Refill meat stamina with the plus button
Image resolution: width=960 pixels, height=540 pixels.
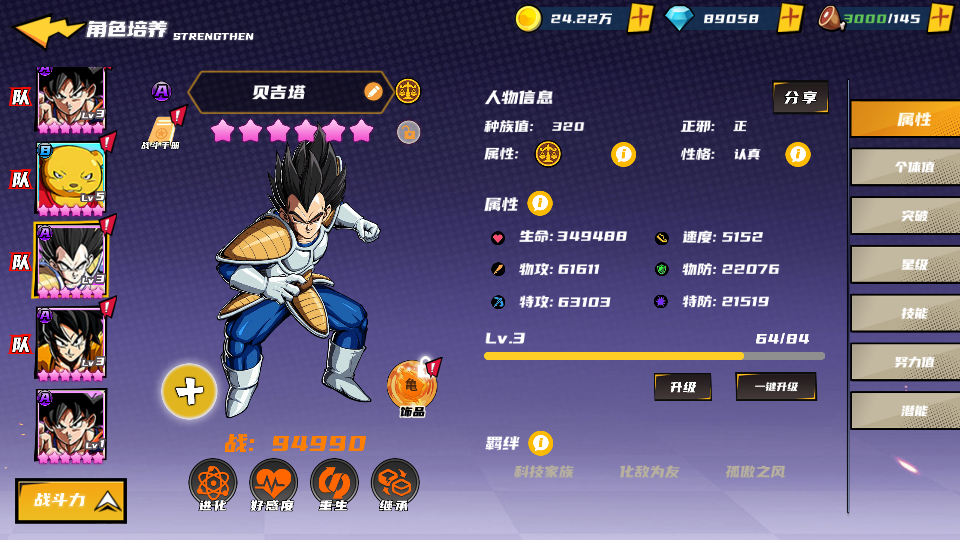[x=939, y=18]
